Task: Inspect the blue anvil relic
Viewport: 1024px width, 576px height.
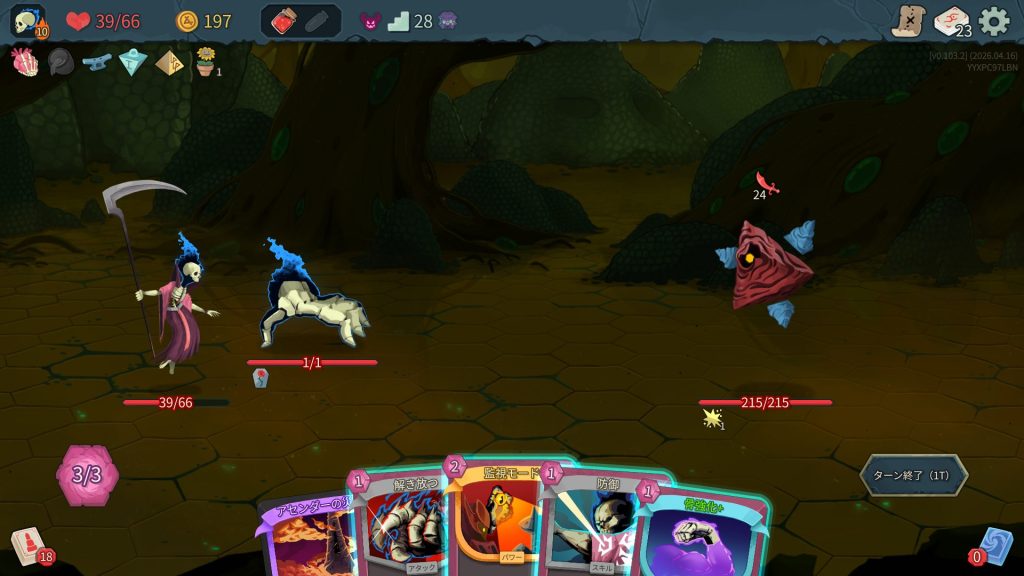Action: [96, 62]
